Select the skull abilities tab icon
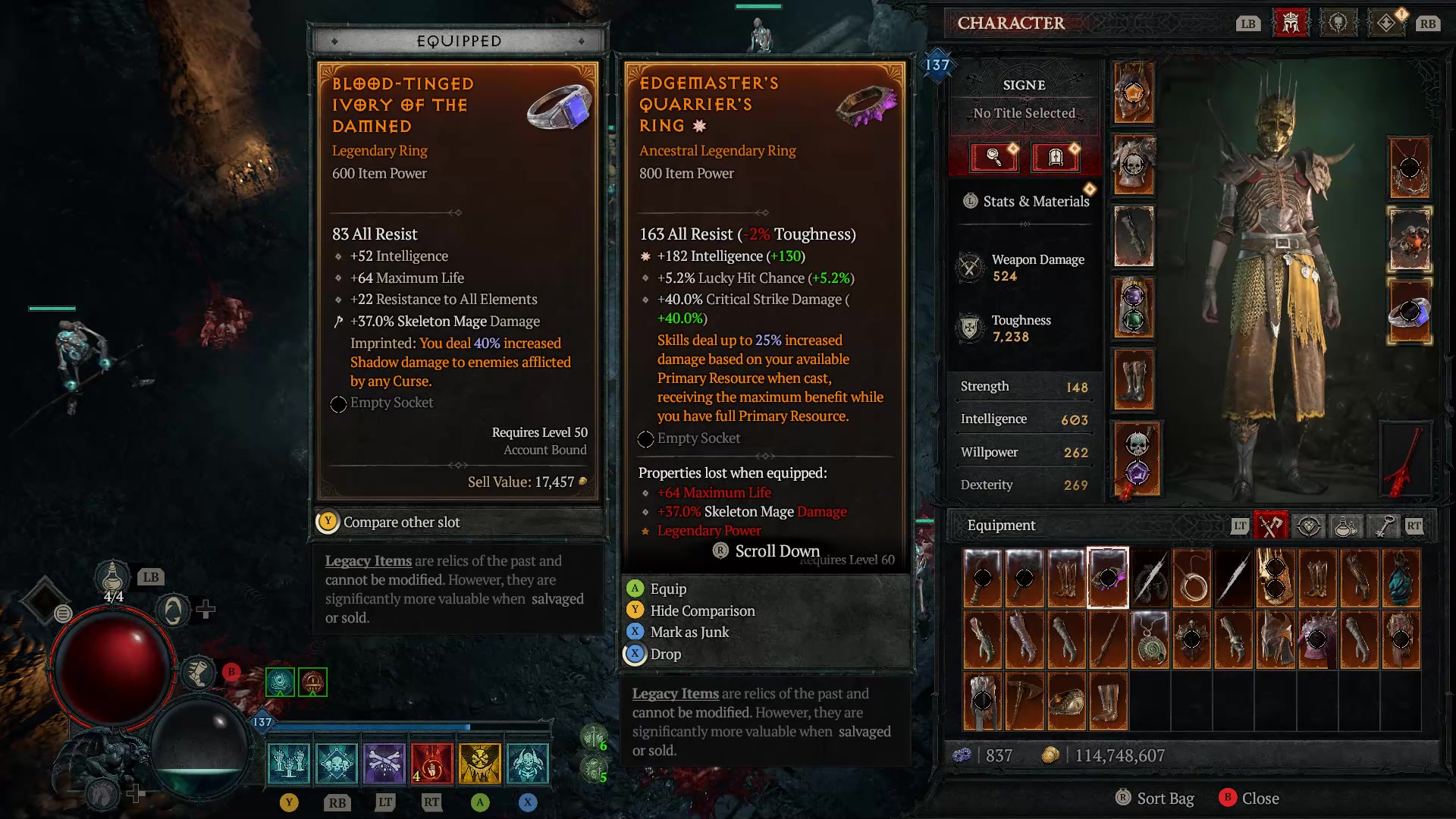The width and height of the screenshot is (1456, 819). click(1338, 23)
